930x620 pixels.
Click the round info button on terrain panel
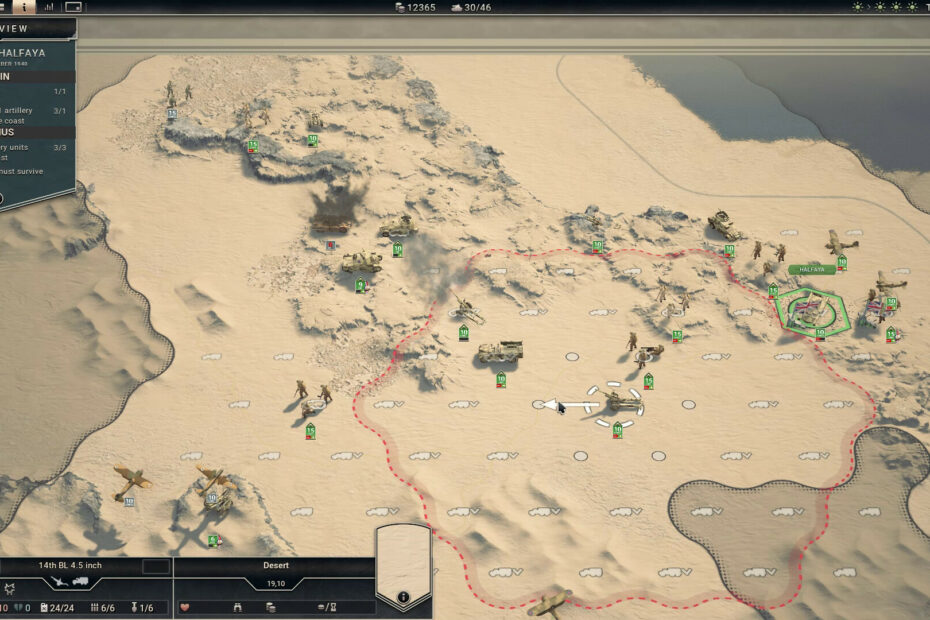pyautogui.click(x=403, y=598)
